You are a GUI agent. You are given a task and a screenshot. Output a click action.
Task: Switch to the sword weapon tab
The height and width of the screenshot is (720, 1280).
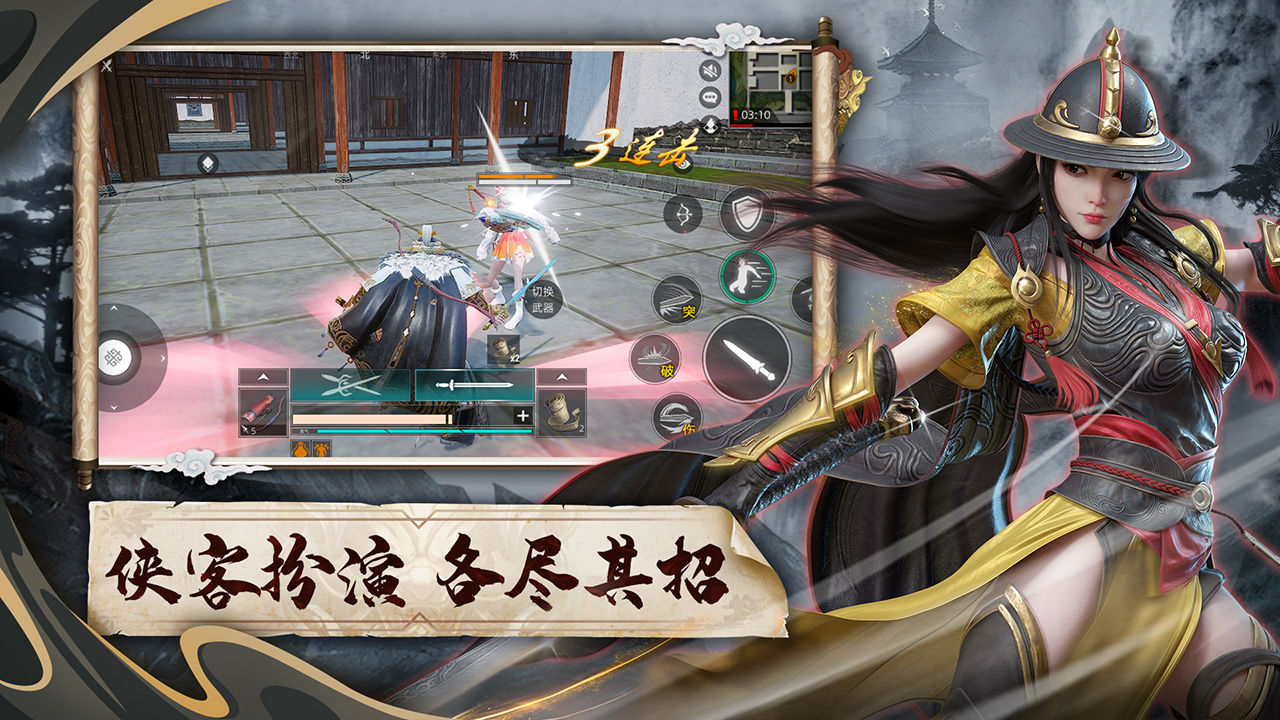[473, 383]
